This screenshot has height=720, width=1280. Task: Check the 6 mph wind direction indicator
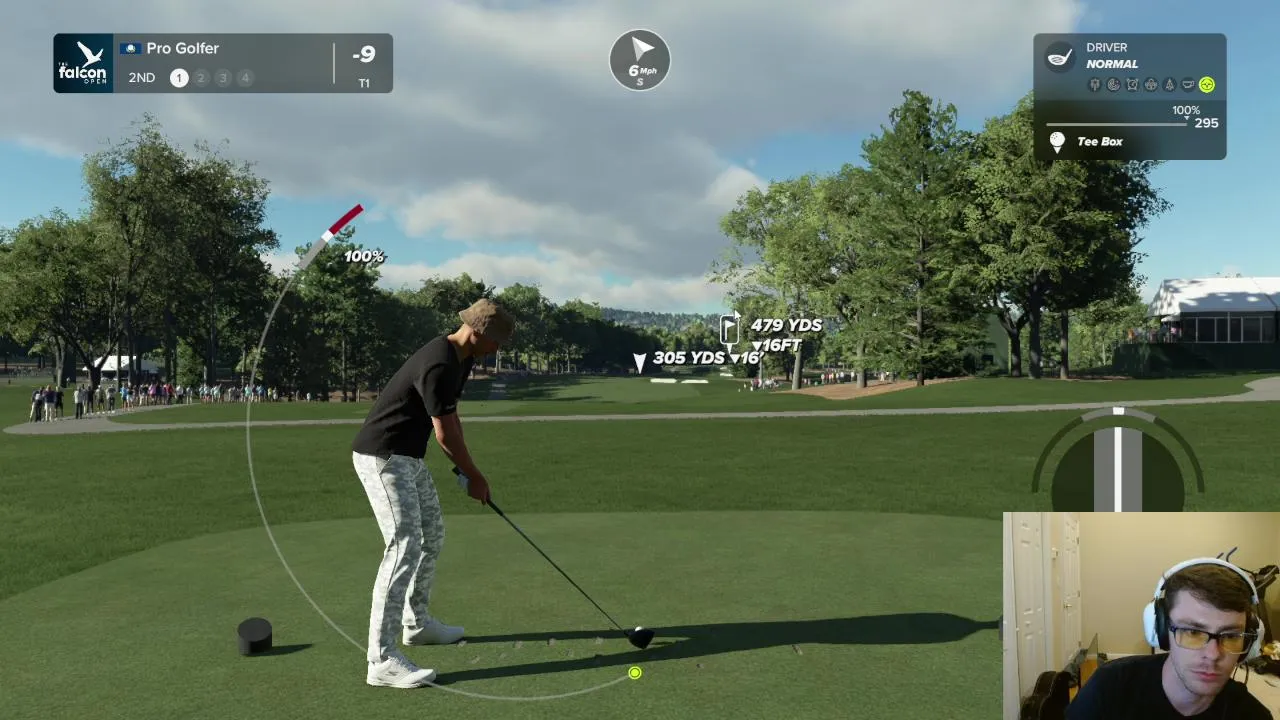click(640, 59)
